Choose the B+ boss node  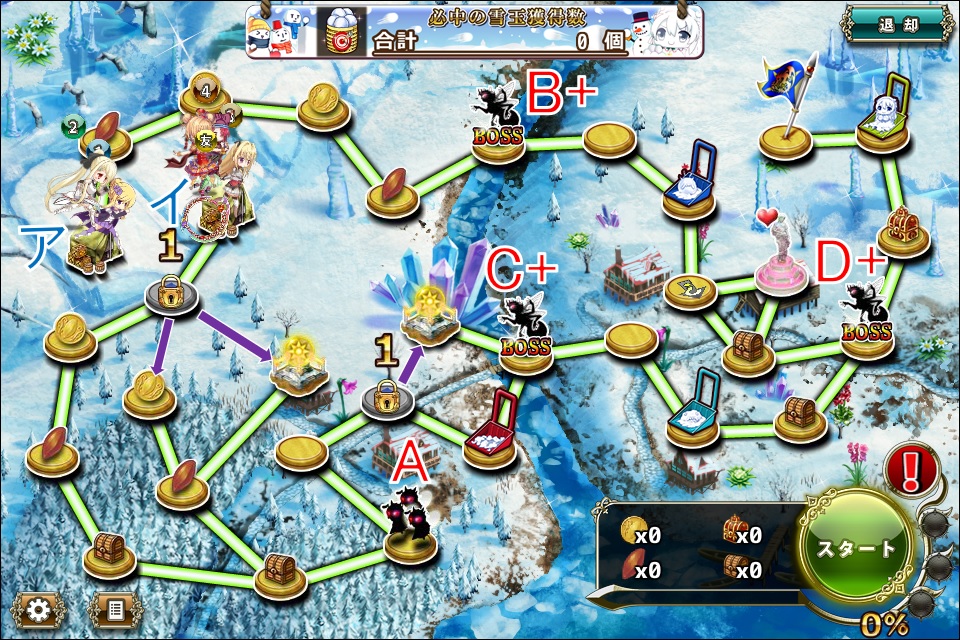499,125
